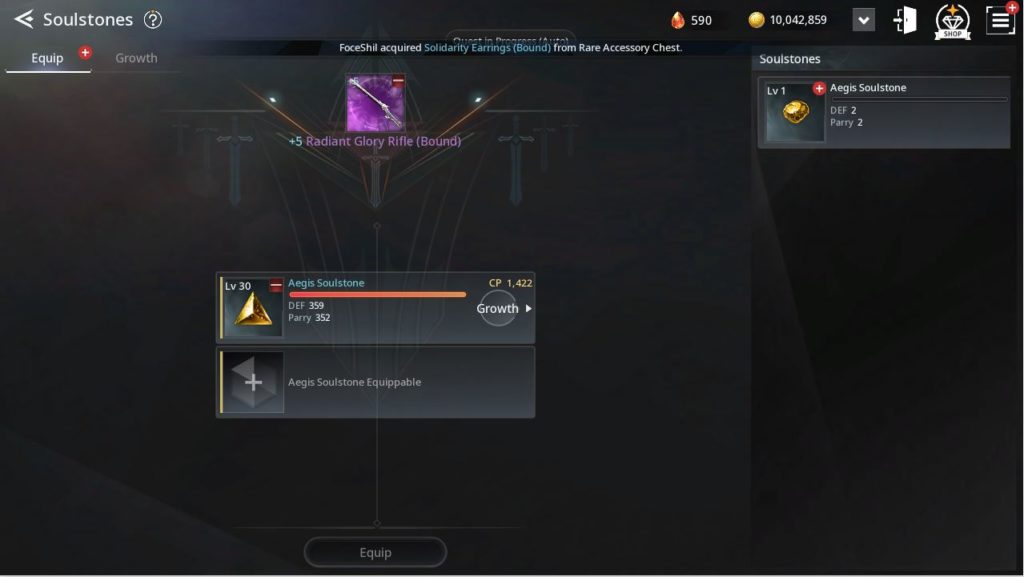Tap the red gem currency counter
Screen dimensions: 1024x577
692,20
